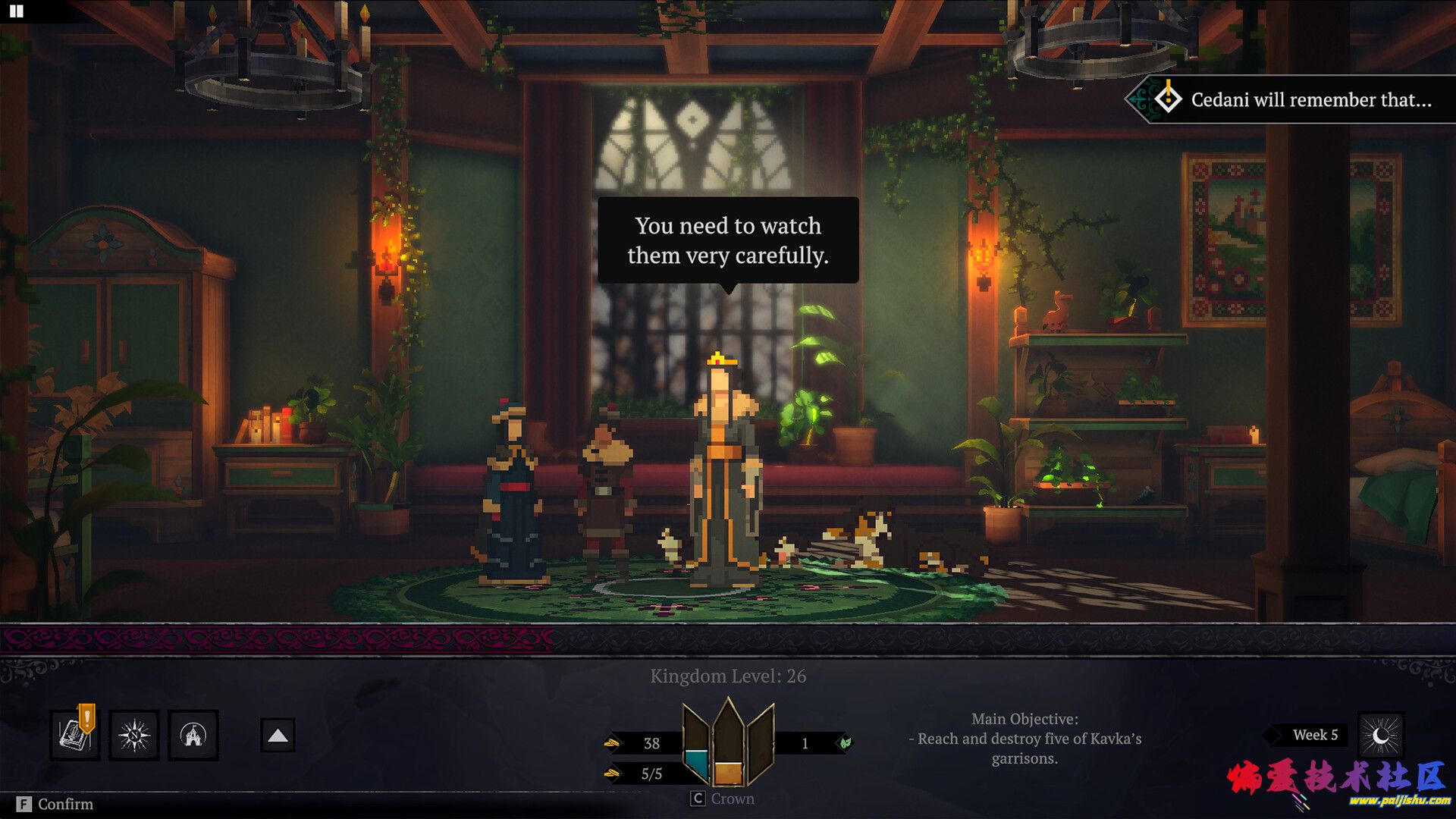The image size is (1456, 819).
Task: Open the compass map icon
Action: click(134, 735)
